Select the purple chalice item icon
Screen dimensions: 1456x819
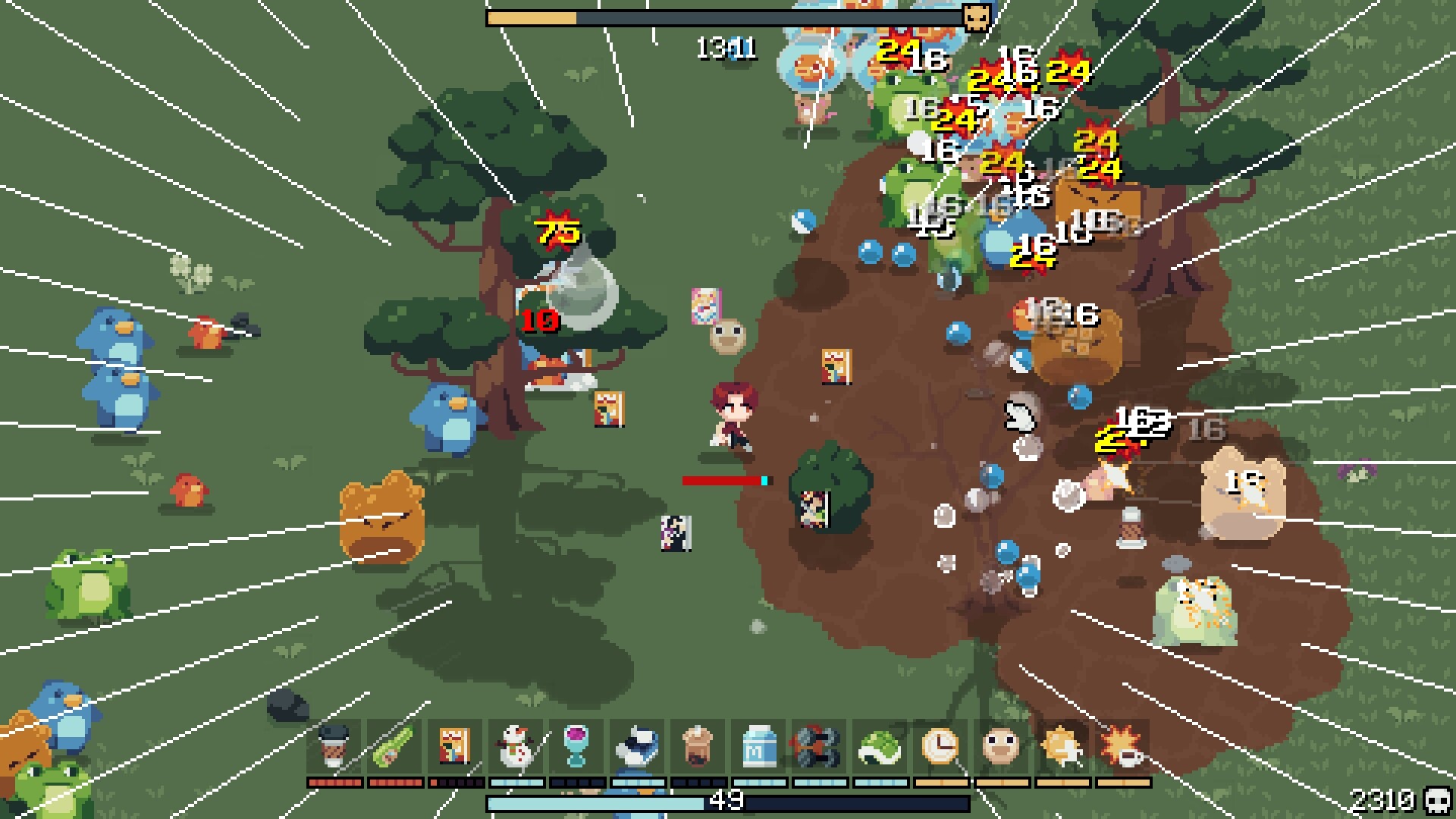coord(578,747)
